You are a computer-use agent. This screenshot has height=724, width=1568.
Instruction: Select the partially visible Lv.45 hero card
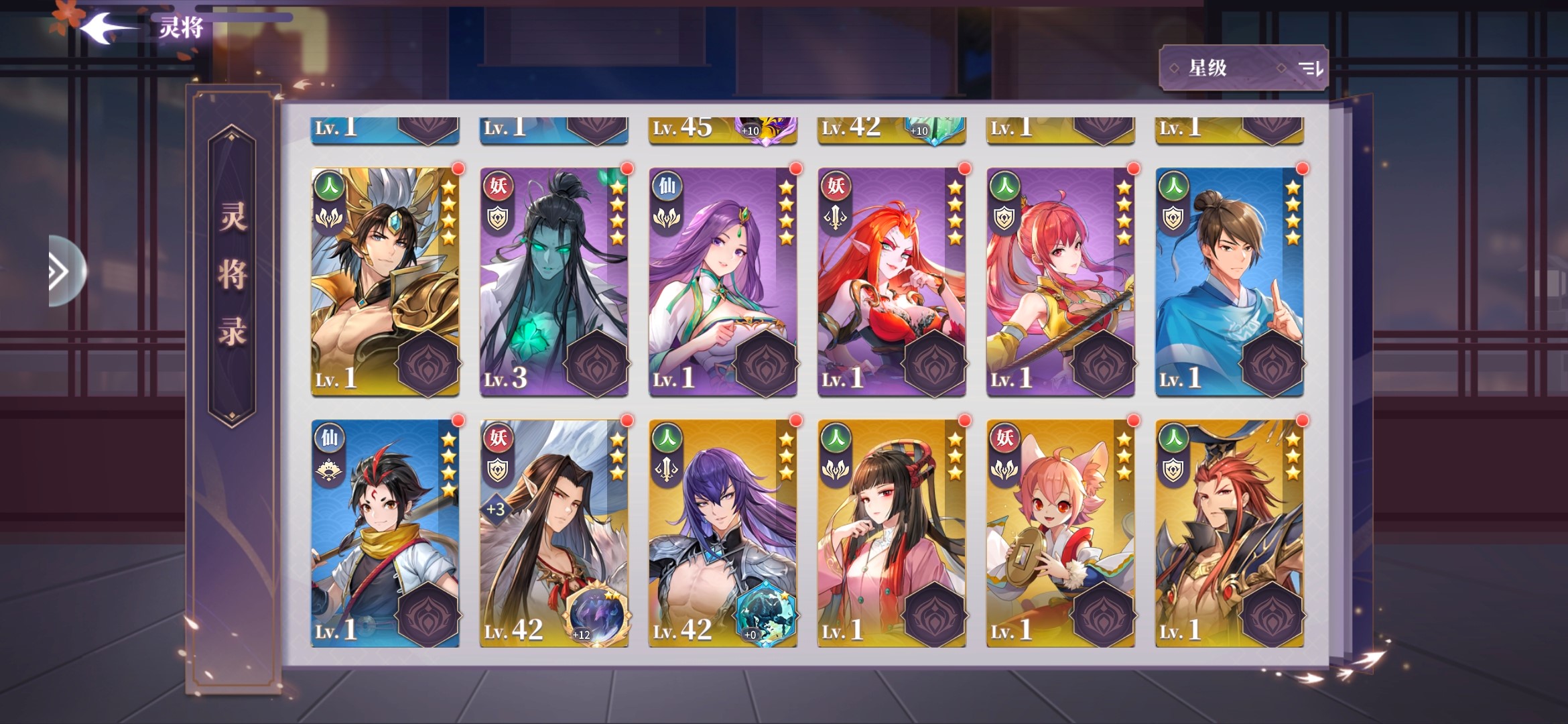[723, 129]
